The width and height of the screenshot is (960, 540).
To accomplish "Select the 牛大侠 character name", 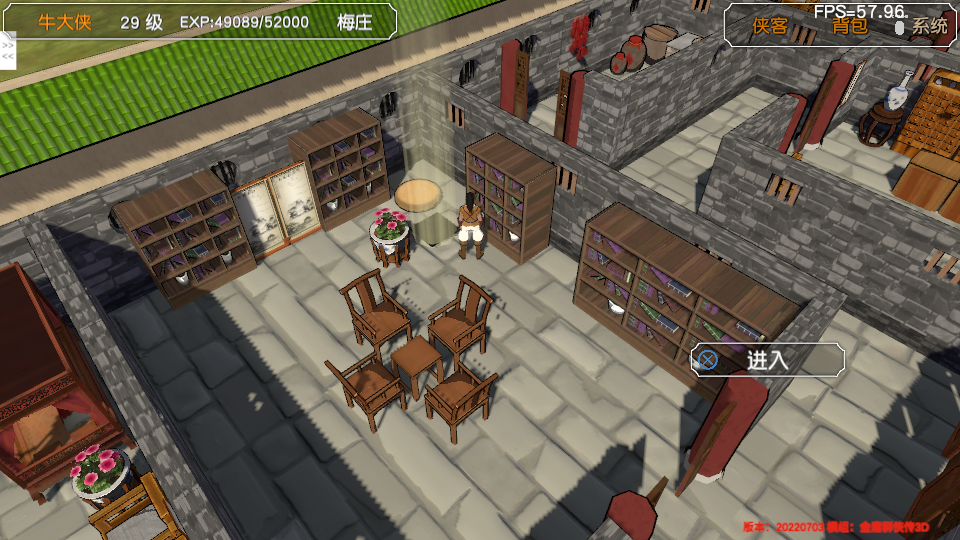I will point(65,22).
